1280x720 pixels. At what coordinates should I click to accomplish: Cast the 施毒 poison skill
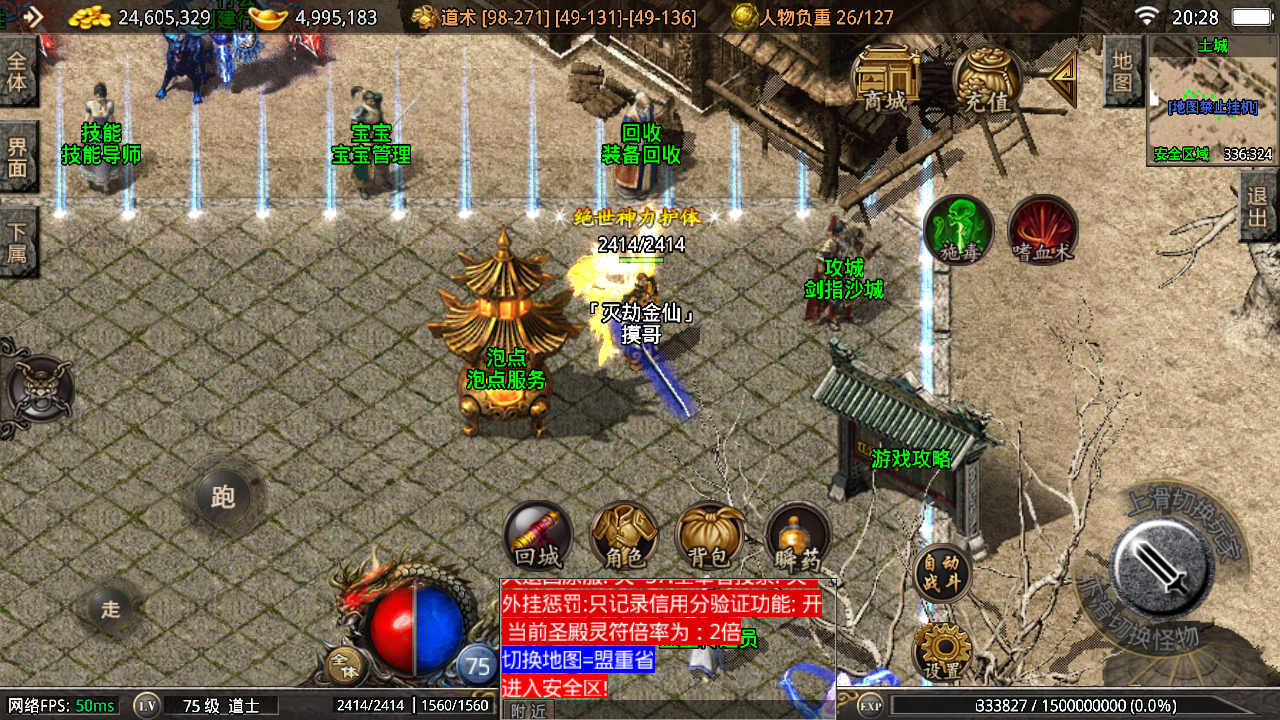click(958, 230)
